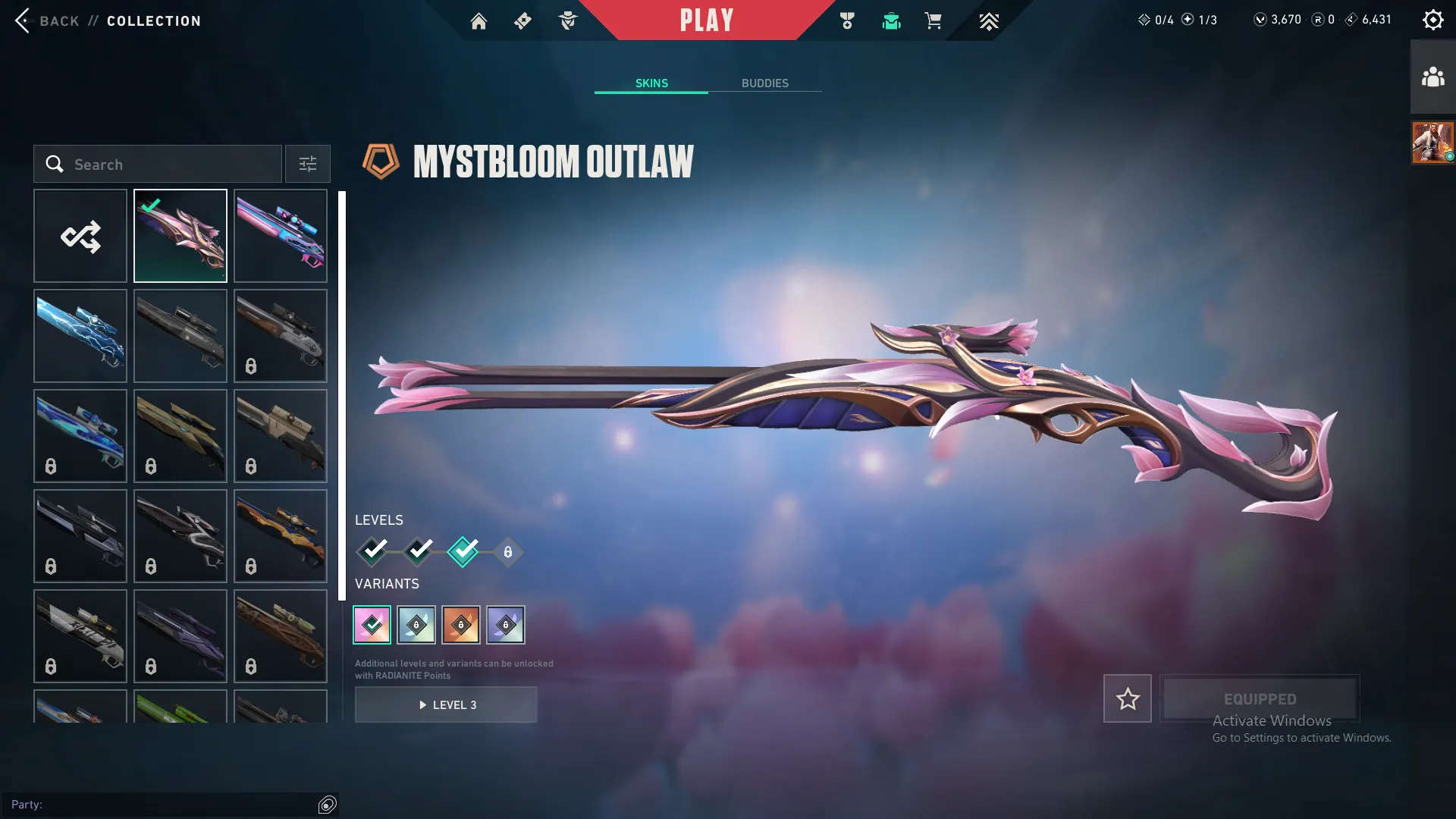
Task: Expand the LEVEL 3 preview control
Action: [446, 704]
